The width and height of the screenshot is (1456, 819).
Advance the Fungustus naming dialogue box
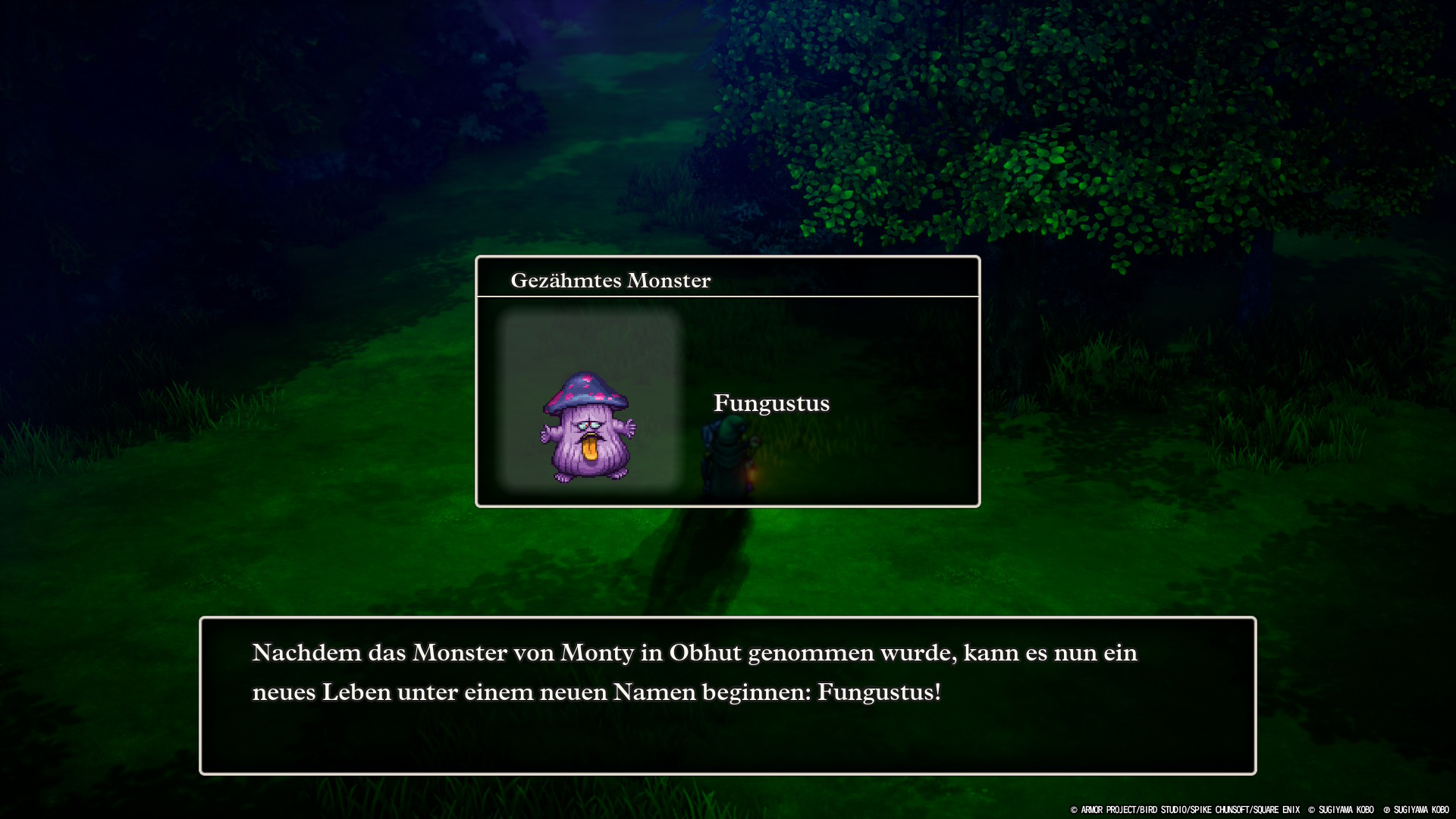pyautogui.click(x=727, y=695)
